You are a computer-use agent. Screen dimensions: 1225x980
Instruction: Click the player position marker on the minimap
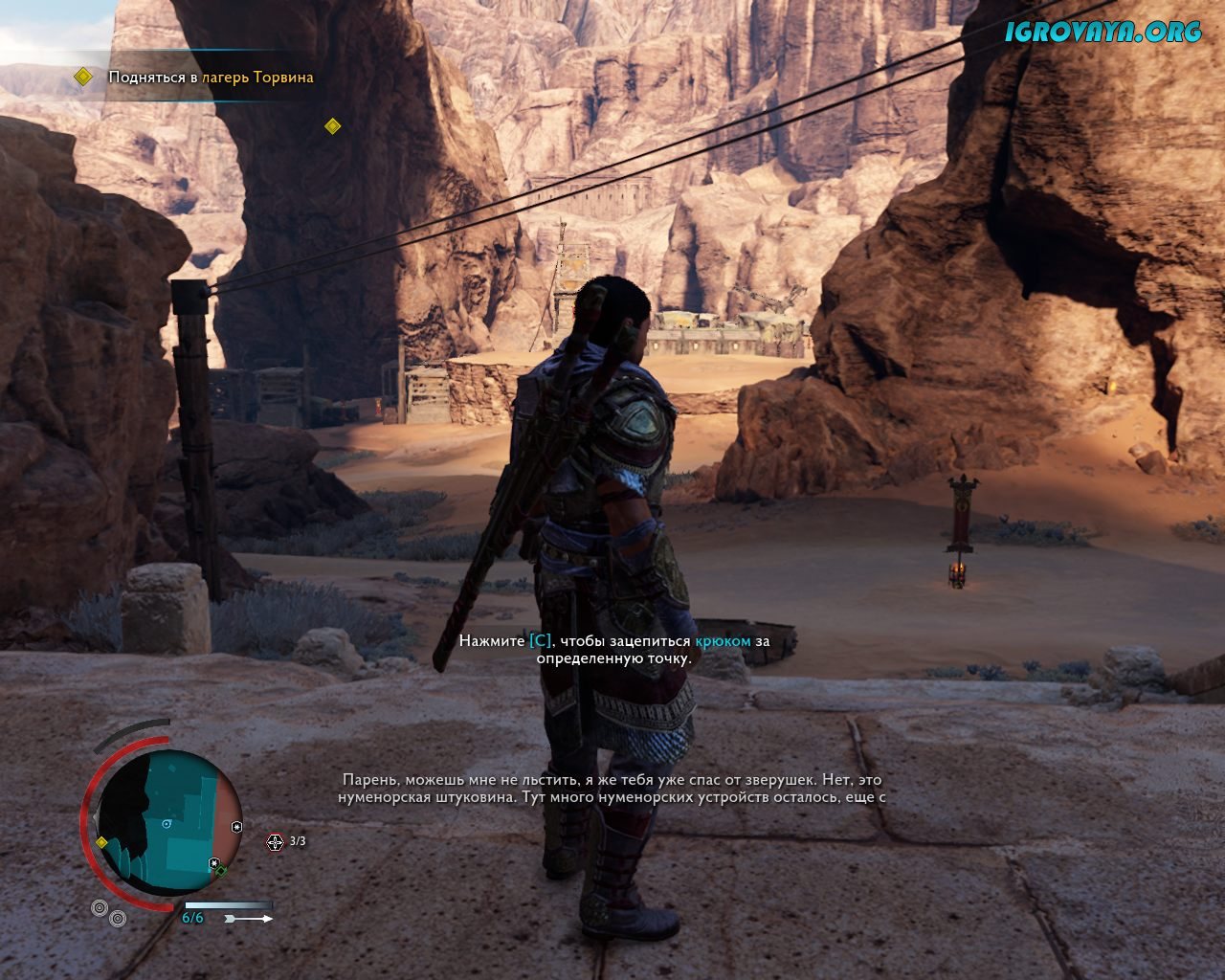pyautogui.click(x=167, y=824)
